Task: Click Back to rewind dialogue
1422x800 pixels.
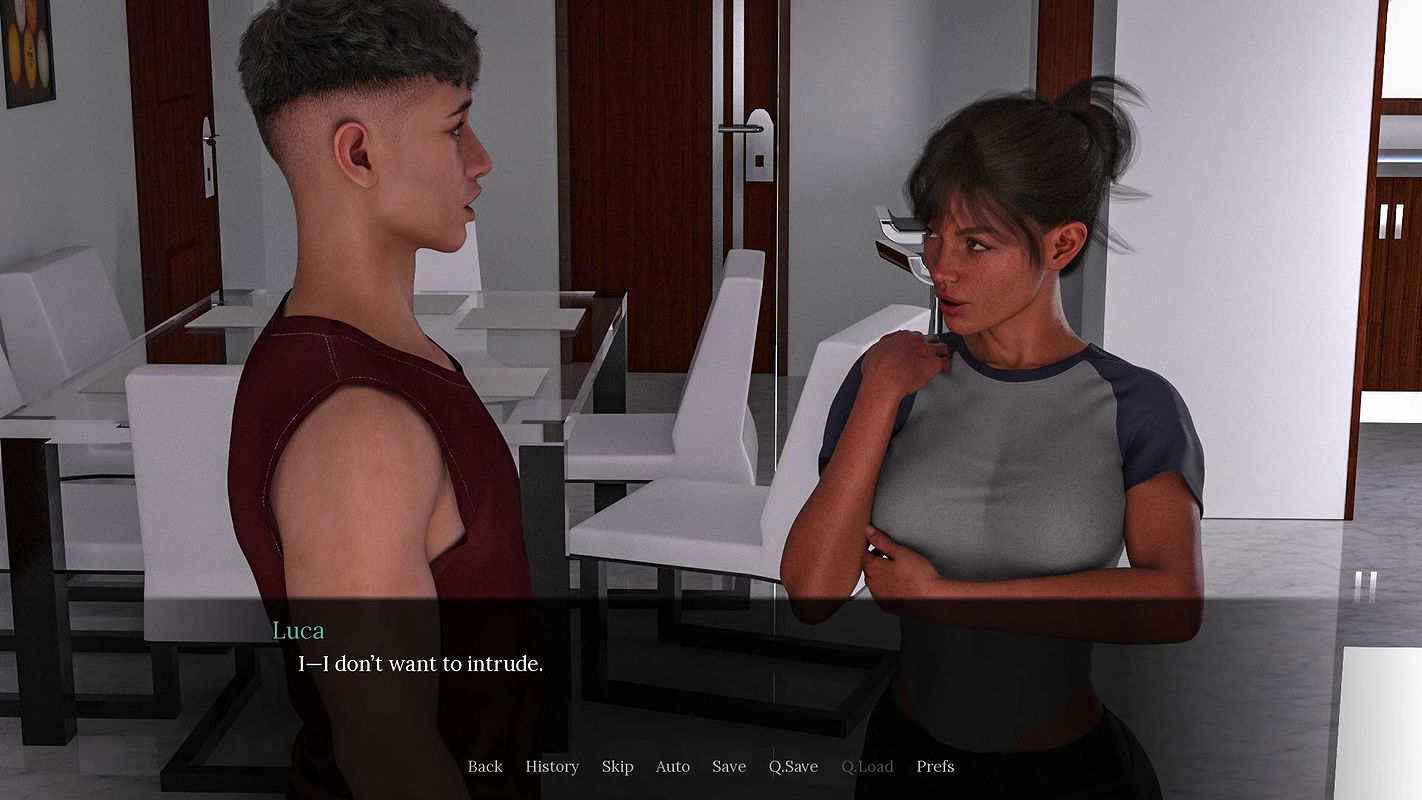Action: click(x=485, y=766)
